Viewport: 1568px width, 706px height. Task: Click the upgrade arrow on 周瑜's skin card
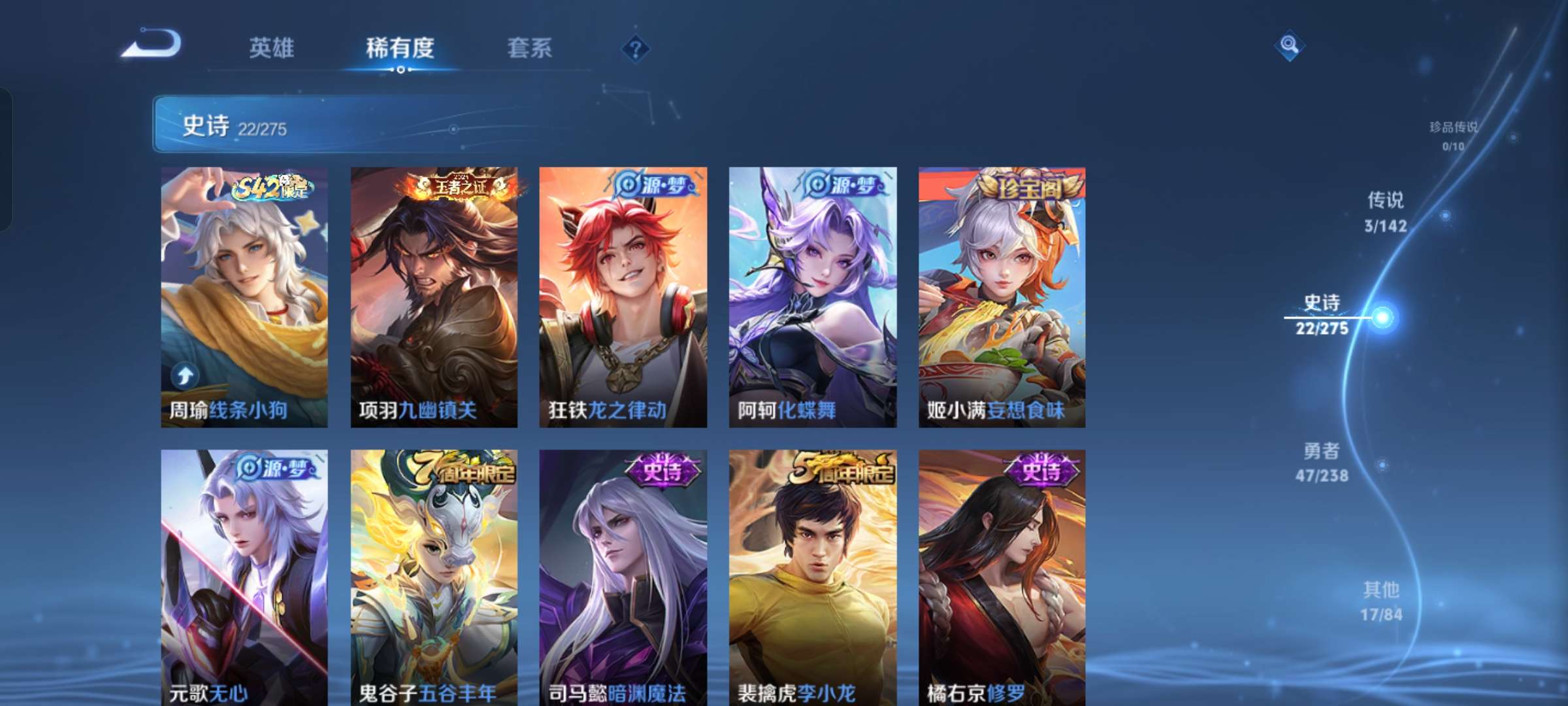tap(185, 375)
